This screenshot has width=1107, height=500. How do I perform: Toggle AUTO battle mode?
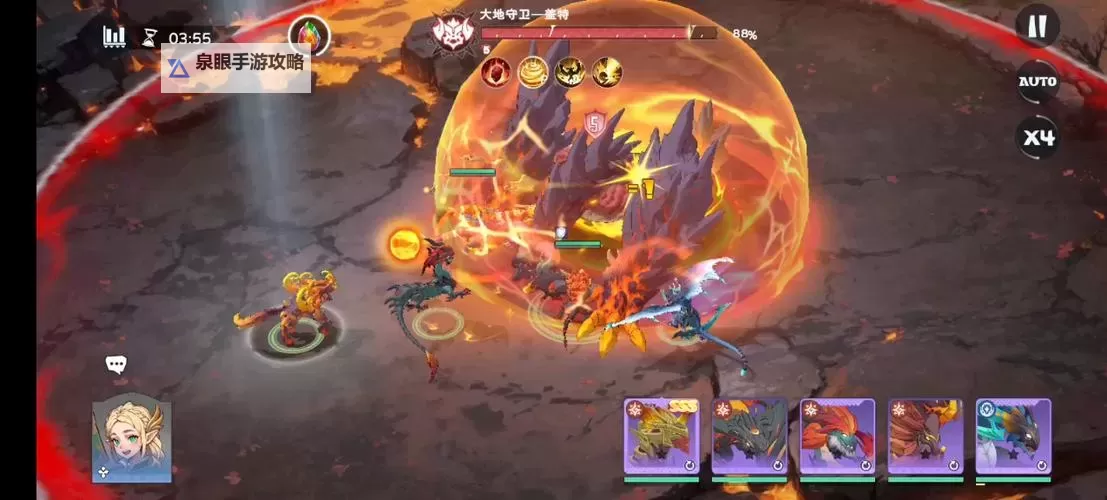[x=1037, y=82]
